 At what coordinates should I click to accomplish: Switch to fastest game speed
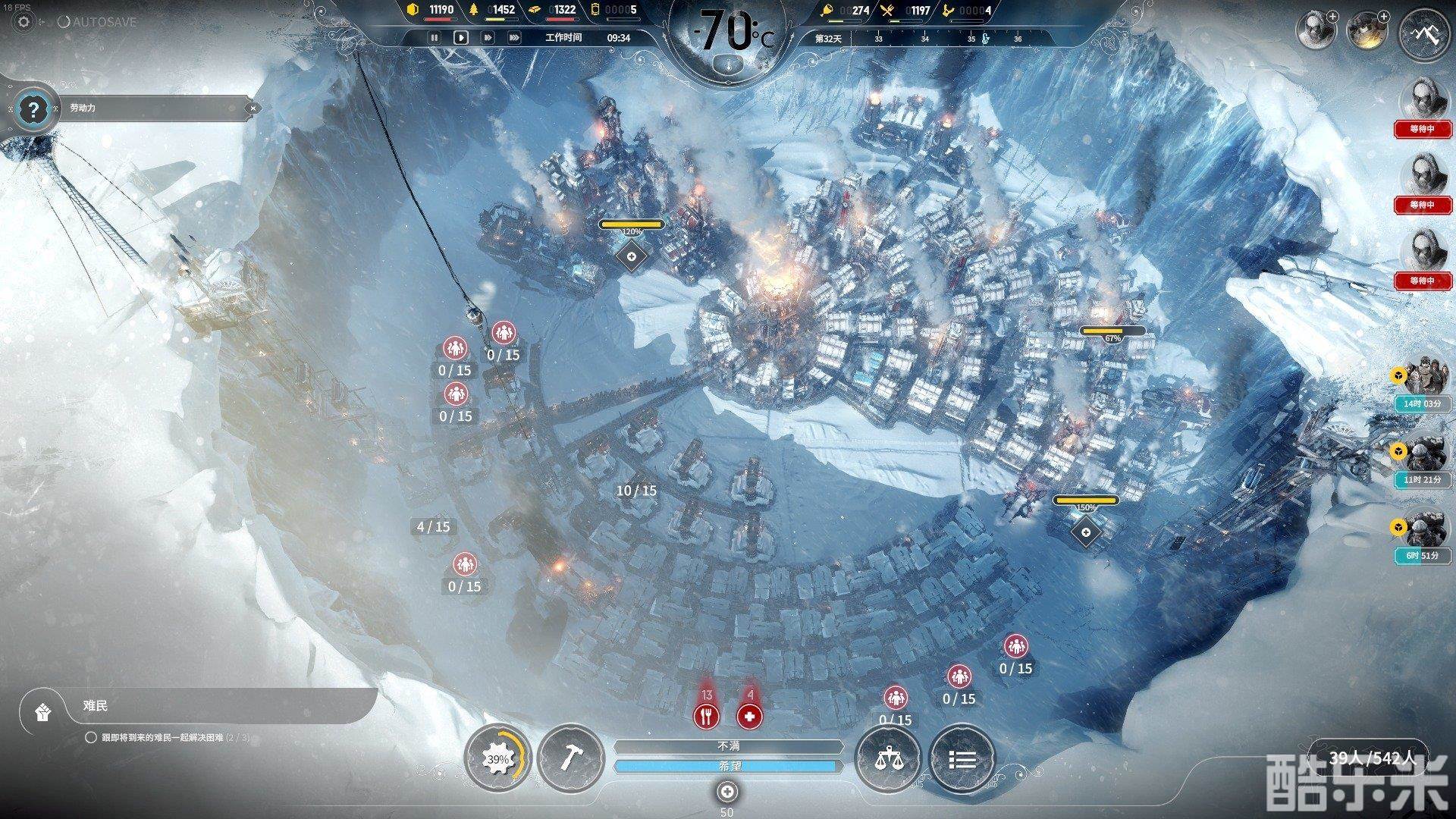514,37
